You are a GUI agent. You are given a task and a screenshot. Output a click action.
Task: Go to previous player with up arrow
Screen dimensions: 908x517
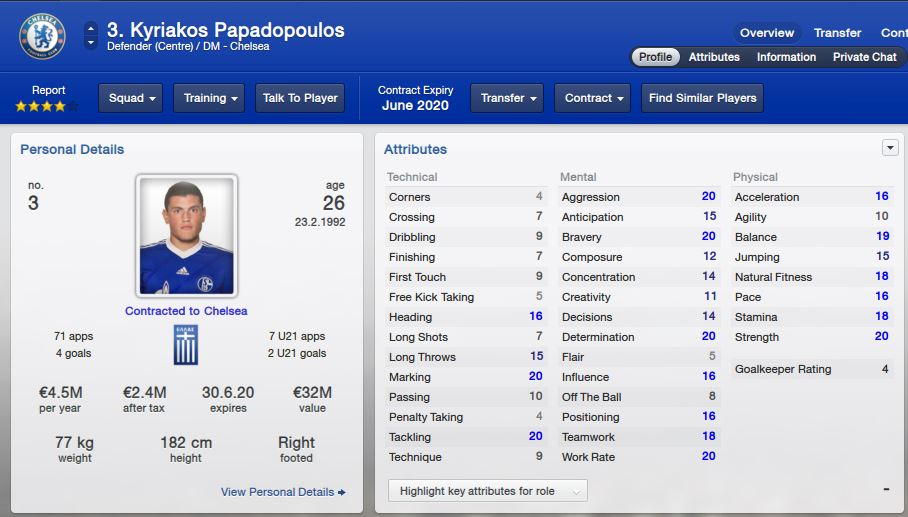(91, 28)
